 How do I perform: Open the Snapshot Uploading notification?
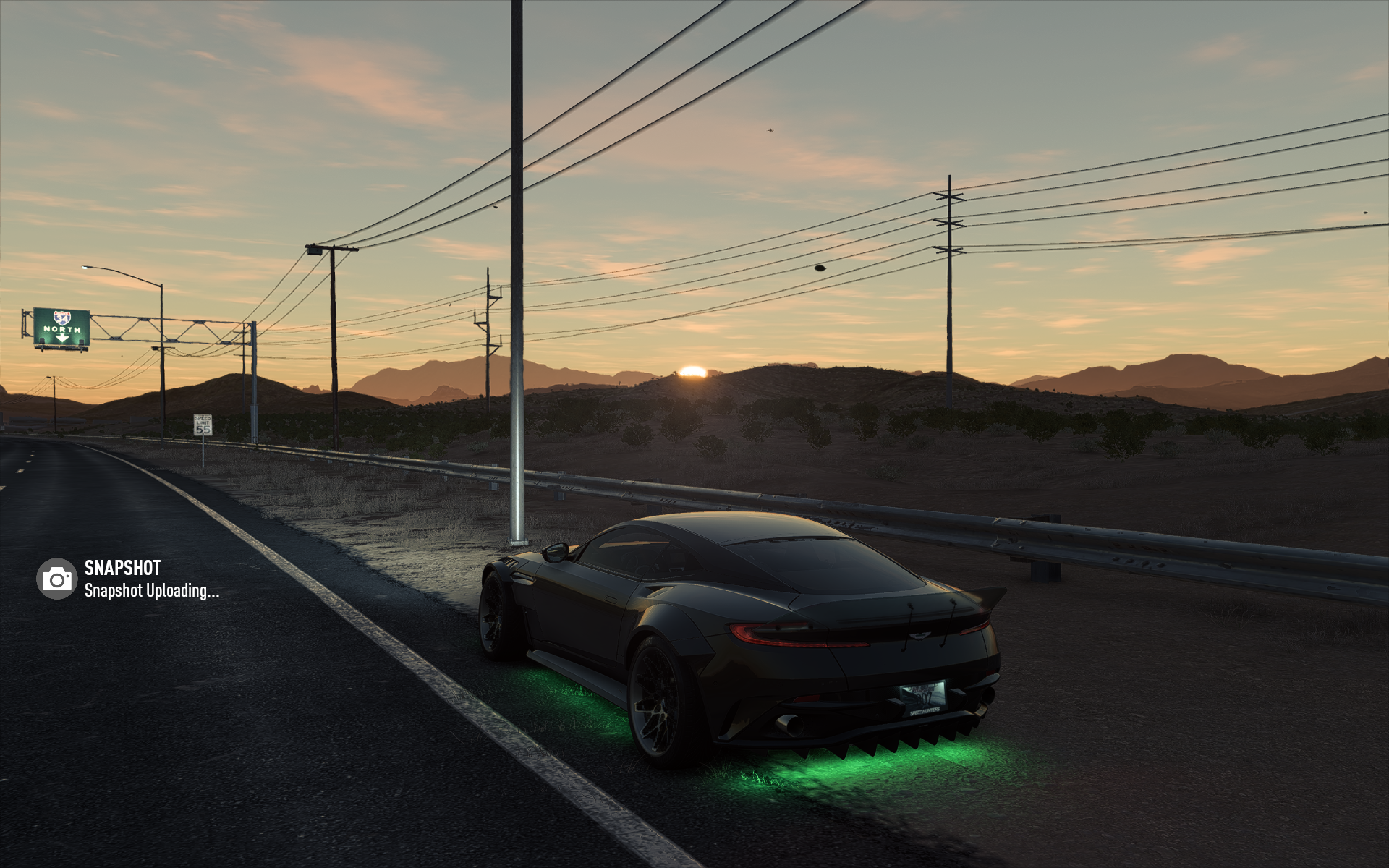(x=151, y=590)
